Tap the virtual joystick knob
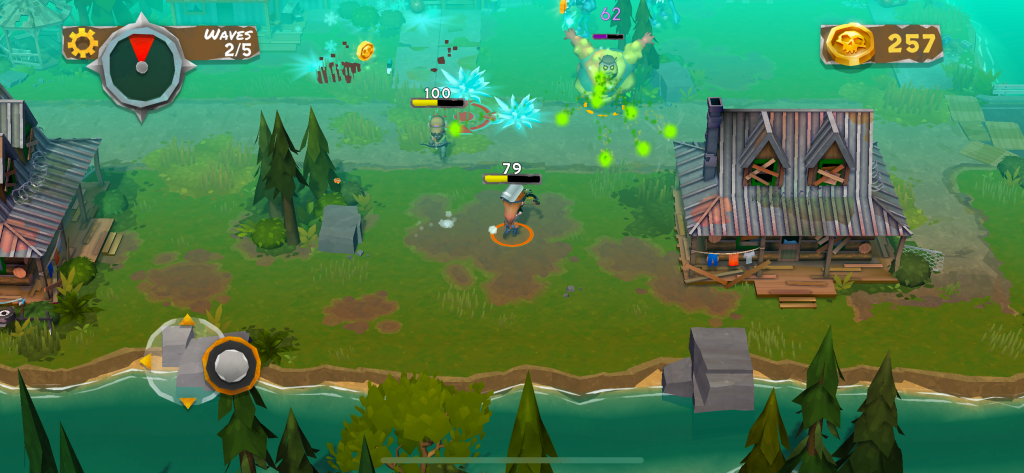 (232, 364)
